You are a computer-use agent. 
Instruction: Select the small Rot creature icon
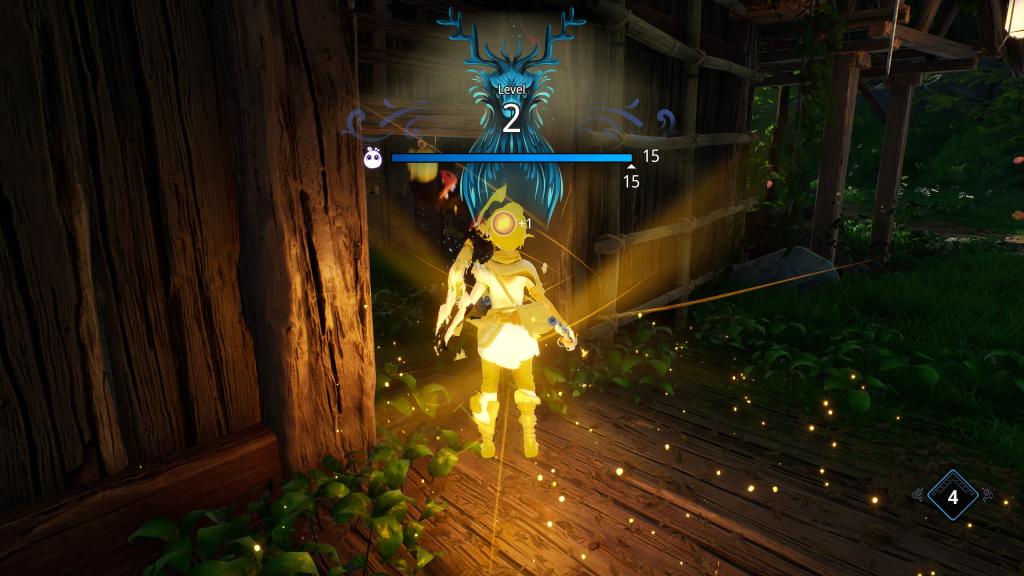tap(373, 157)
